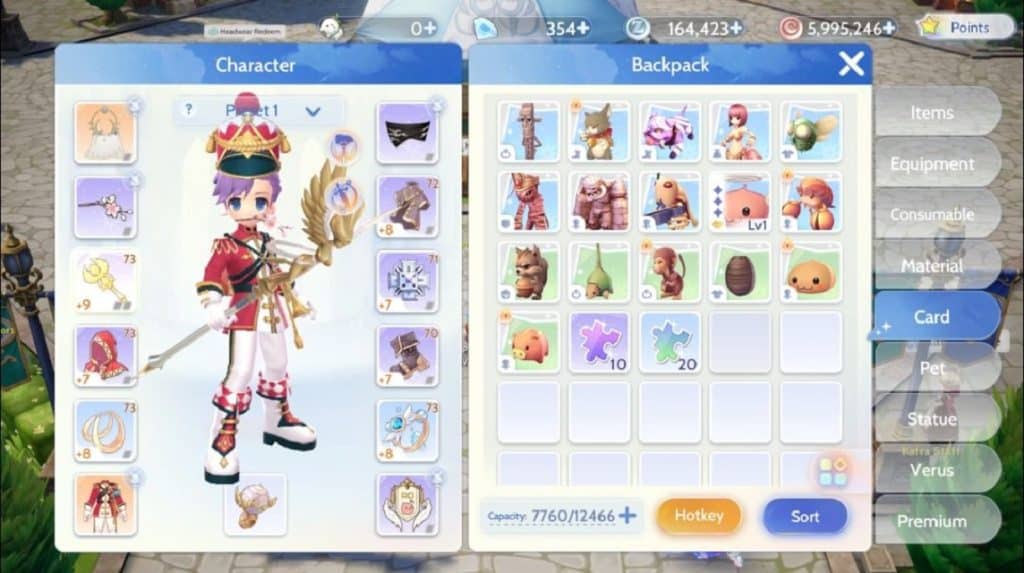The width and height of the screenshot is (1024, 573).
Task: Close the Backpack window
Action: pyautogui.click(x=851, y=65)
